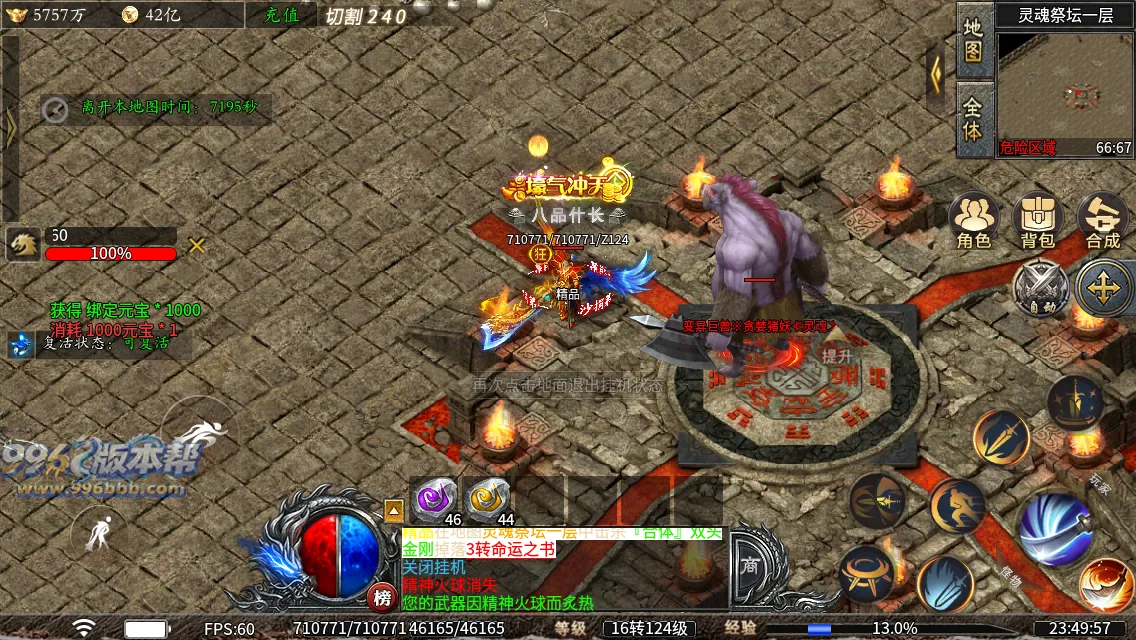Open the 角色 character sheet
The image size is (1136, 640).
click(x=973, y=221)
